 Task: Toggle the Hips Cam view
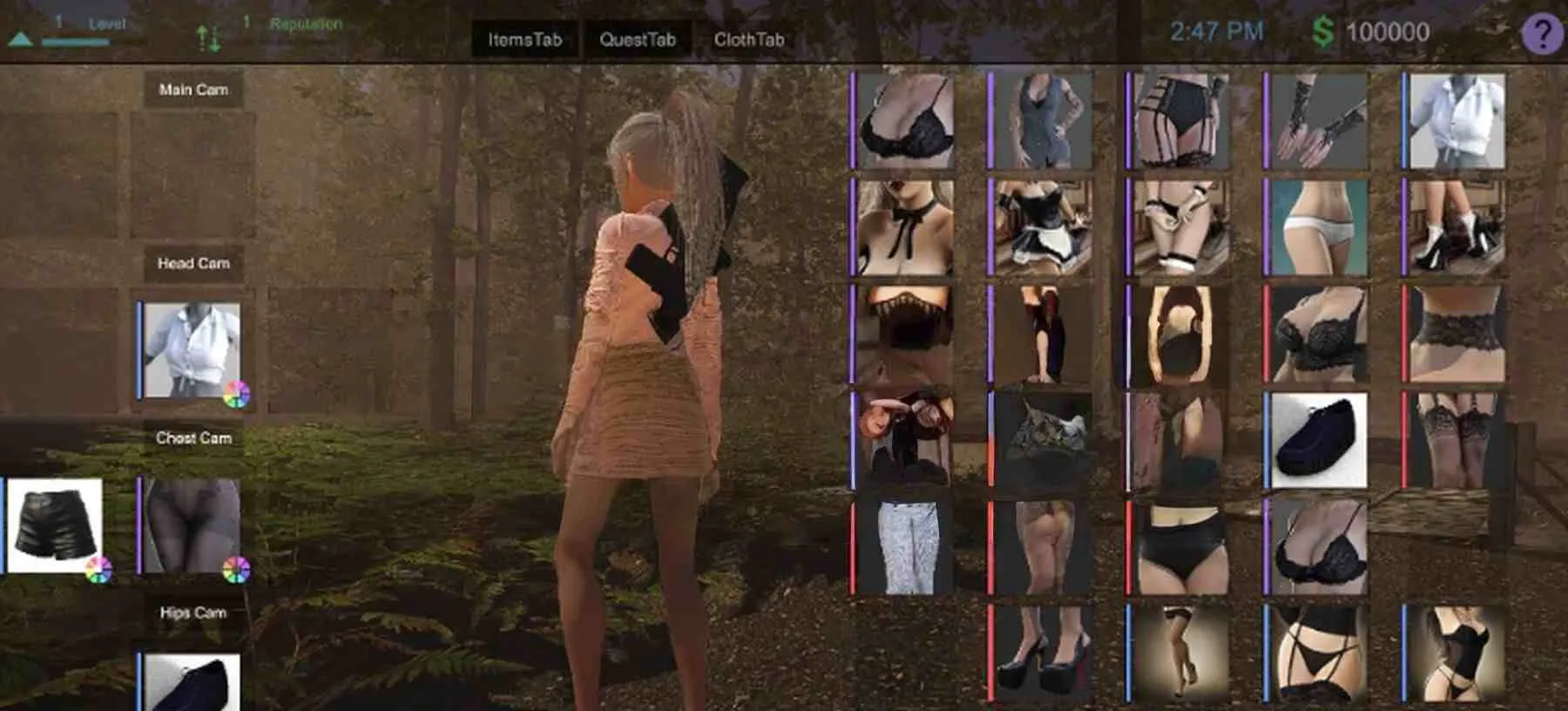tap(193, 613)
